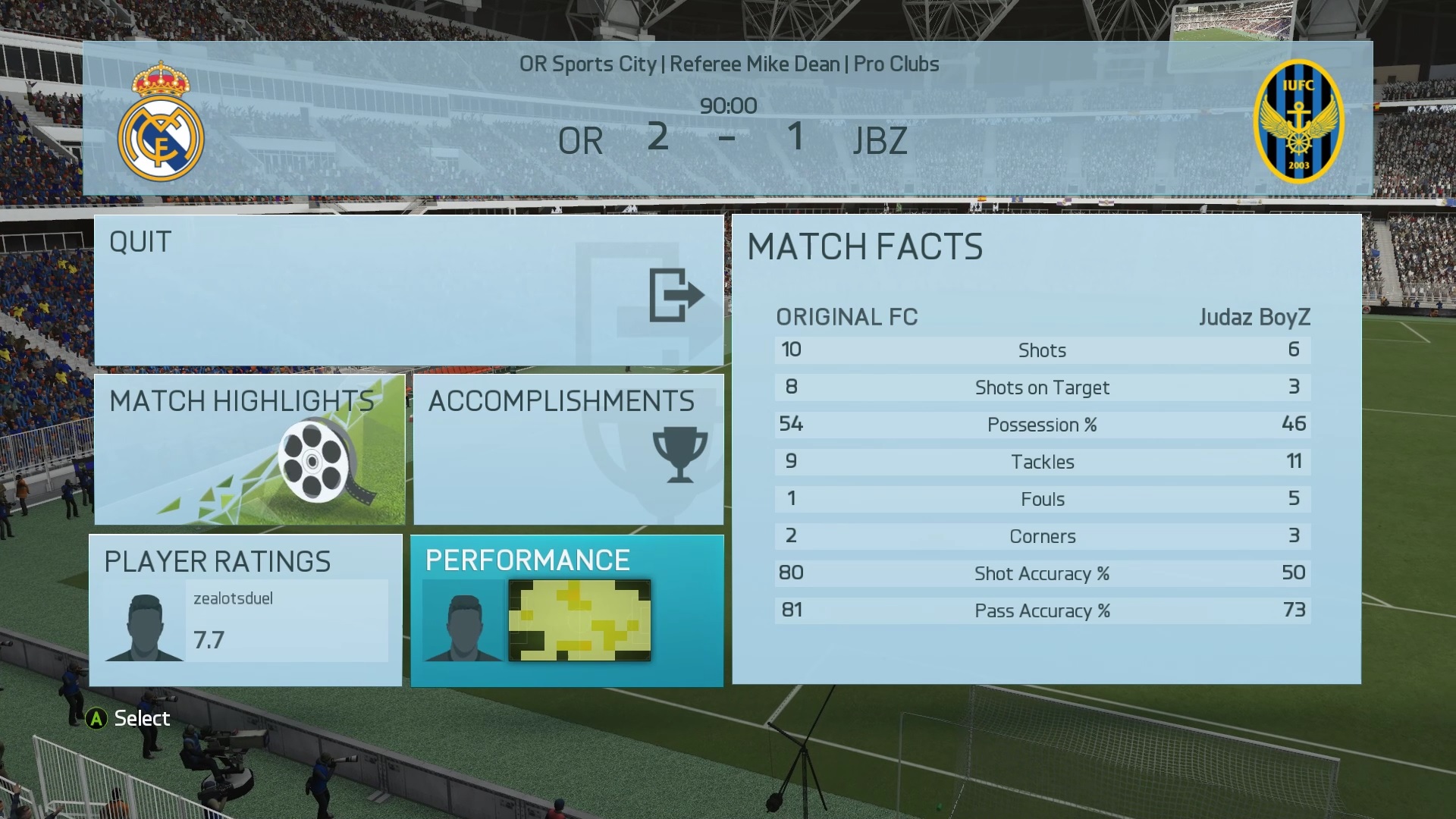View Player Ratings for zealotsduel
Screen dimensions: 1456x819
(x=246, y=610)
